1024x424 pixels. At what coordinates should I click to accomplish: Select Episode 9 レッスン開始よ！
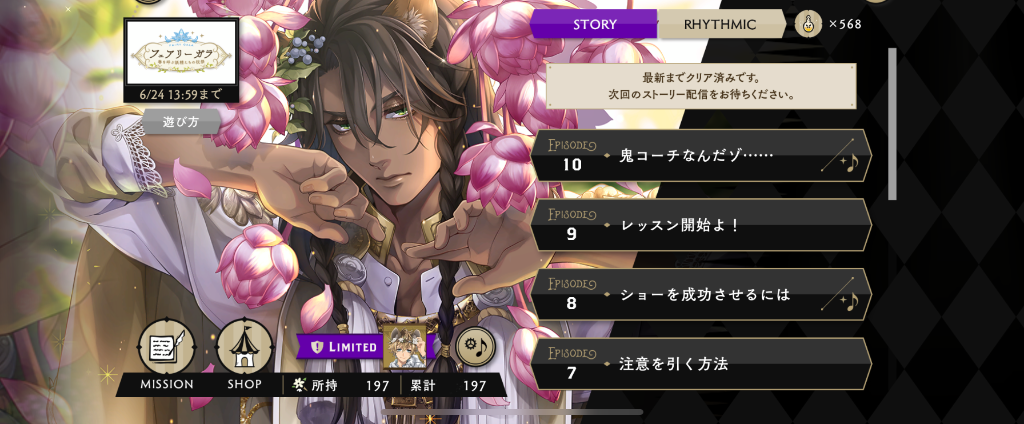[x=700, y=225]
